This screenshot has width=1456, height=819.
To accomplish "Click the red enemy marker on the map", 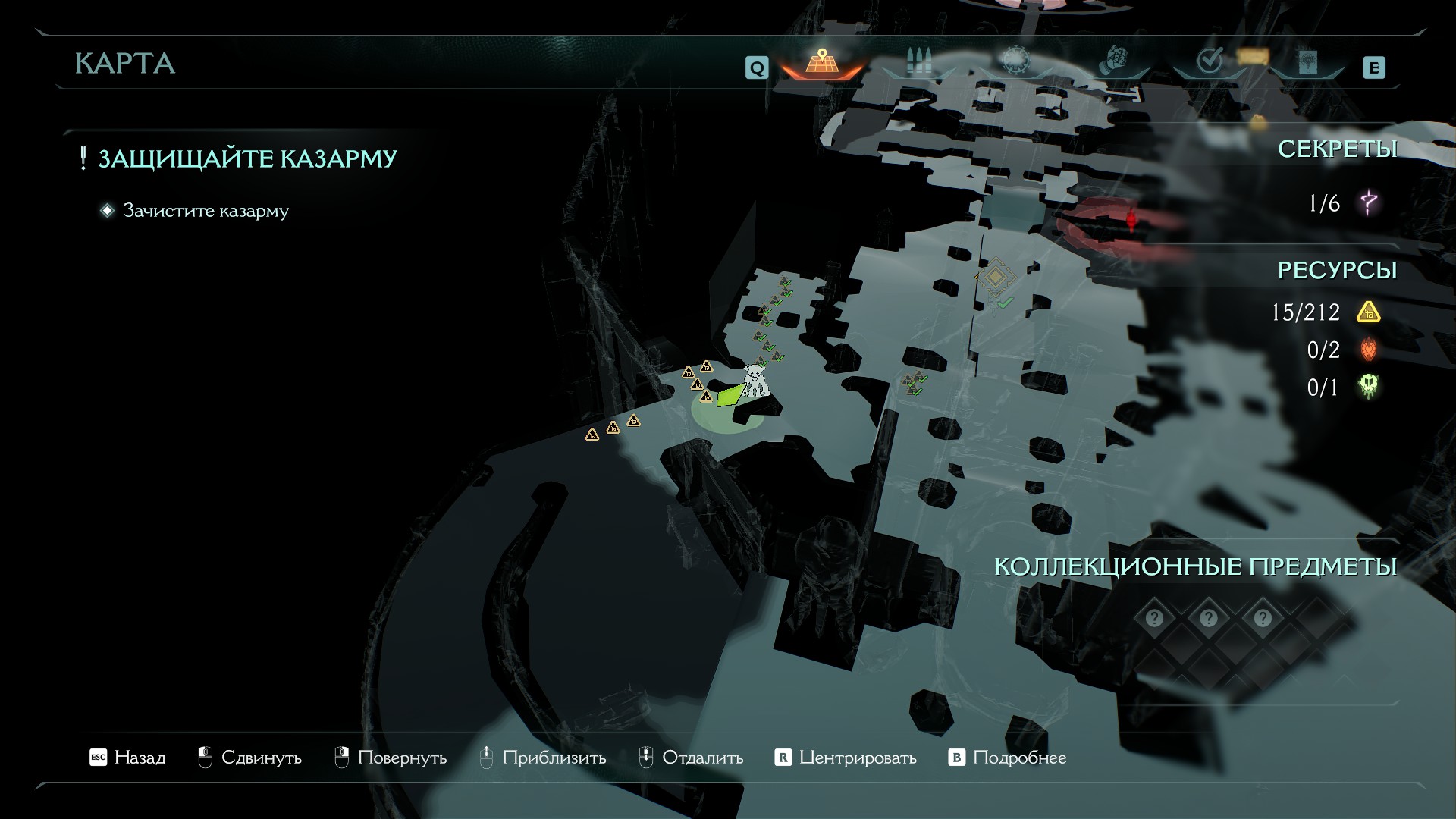I will click(x=1131, y=219).
